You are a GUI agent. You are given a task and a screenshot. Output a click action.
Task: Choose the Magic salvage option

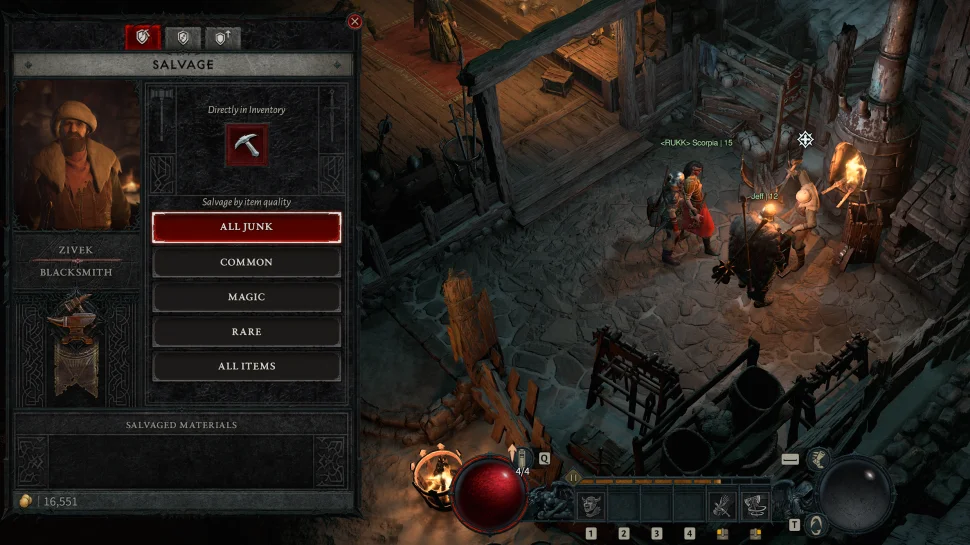click(x=246, y=297)
